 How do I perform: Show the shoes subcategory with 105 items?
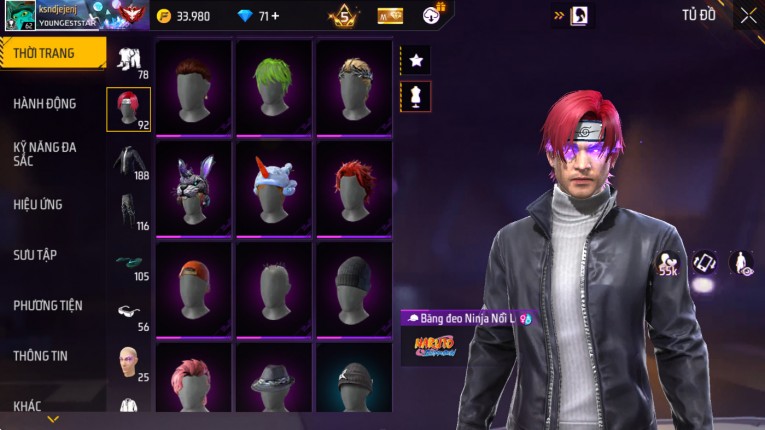click(129, 263)
